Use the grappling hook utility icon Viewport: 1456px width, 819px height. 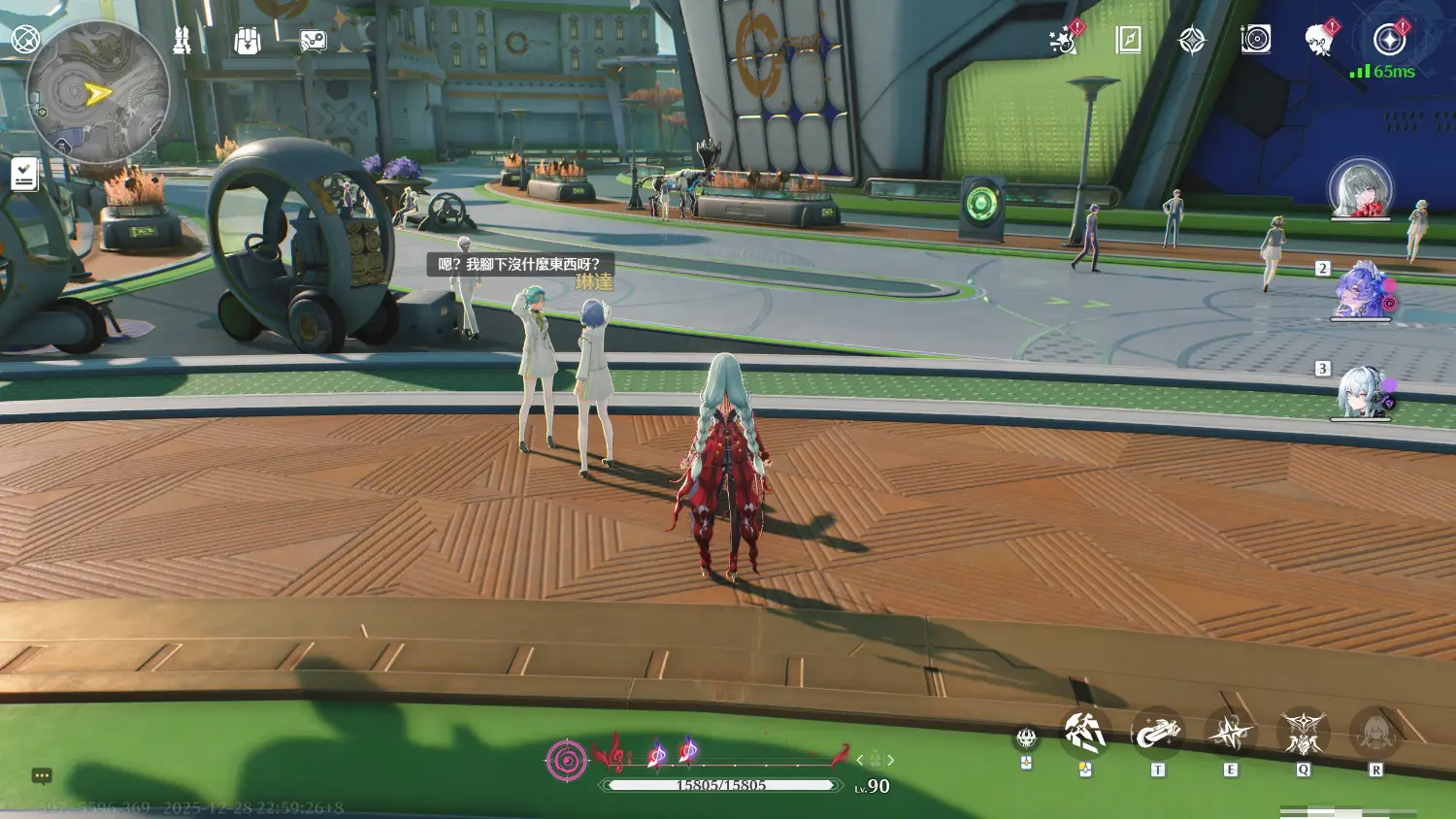point(1157,734)
